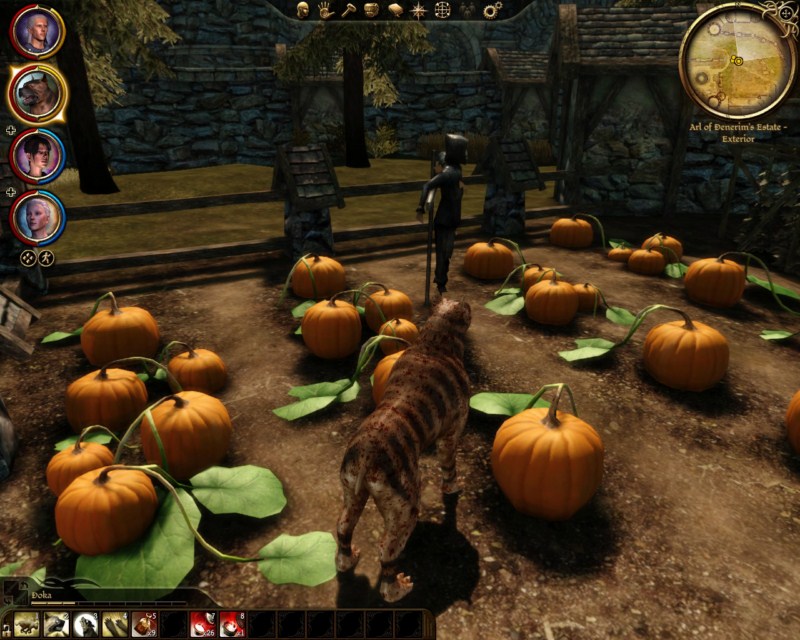Image resolution: width=800 pixels, height=640 pixels.
Task: Click the globe grid icon
Action: tap(442, 10)
